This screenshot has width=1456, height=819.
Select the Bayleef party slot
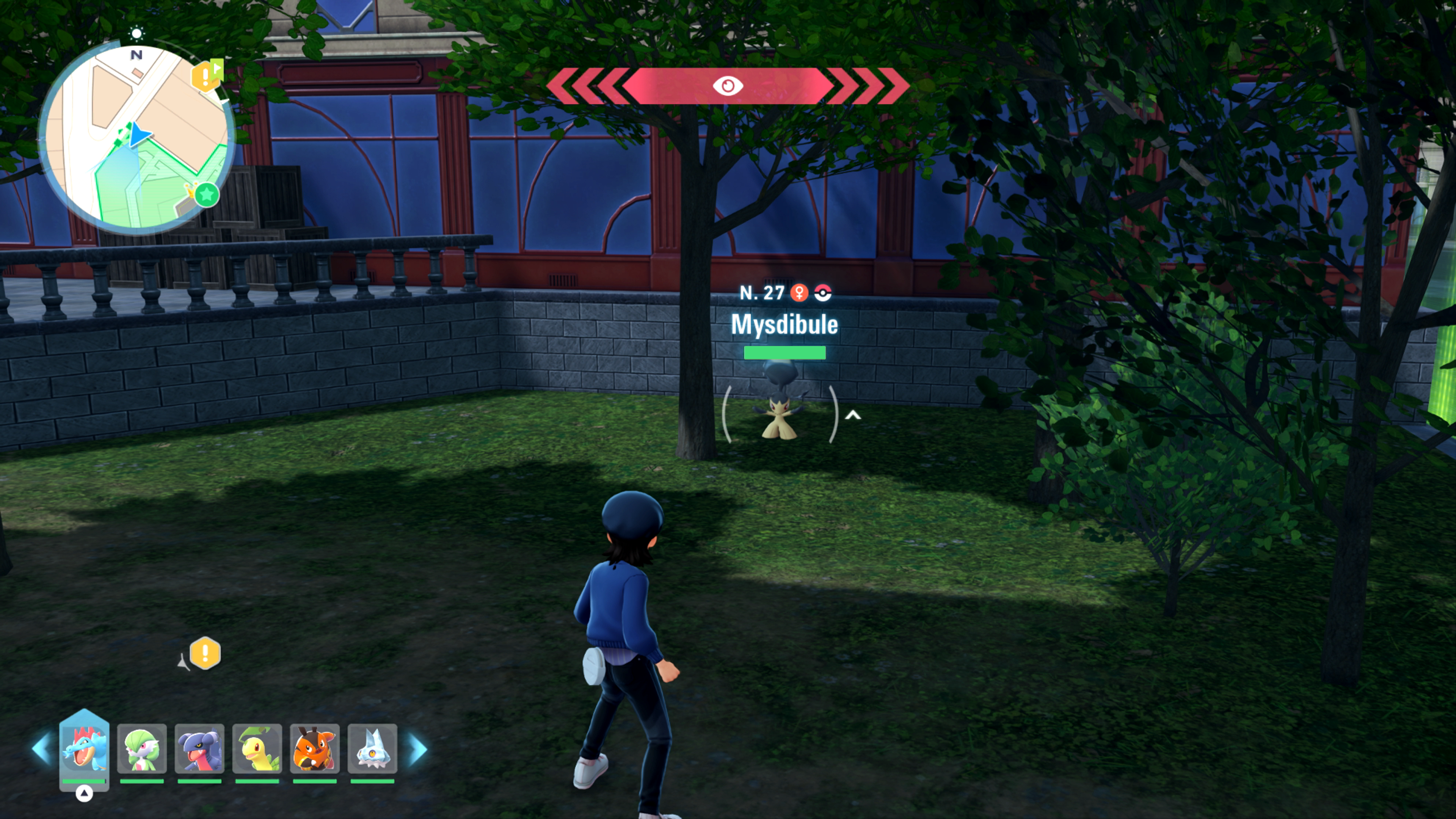(x=257, y=749)
